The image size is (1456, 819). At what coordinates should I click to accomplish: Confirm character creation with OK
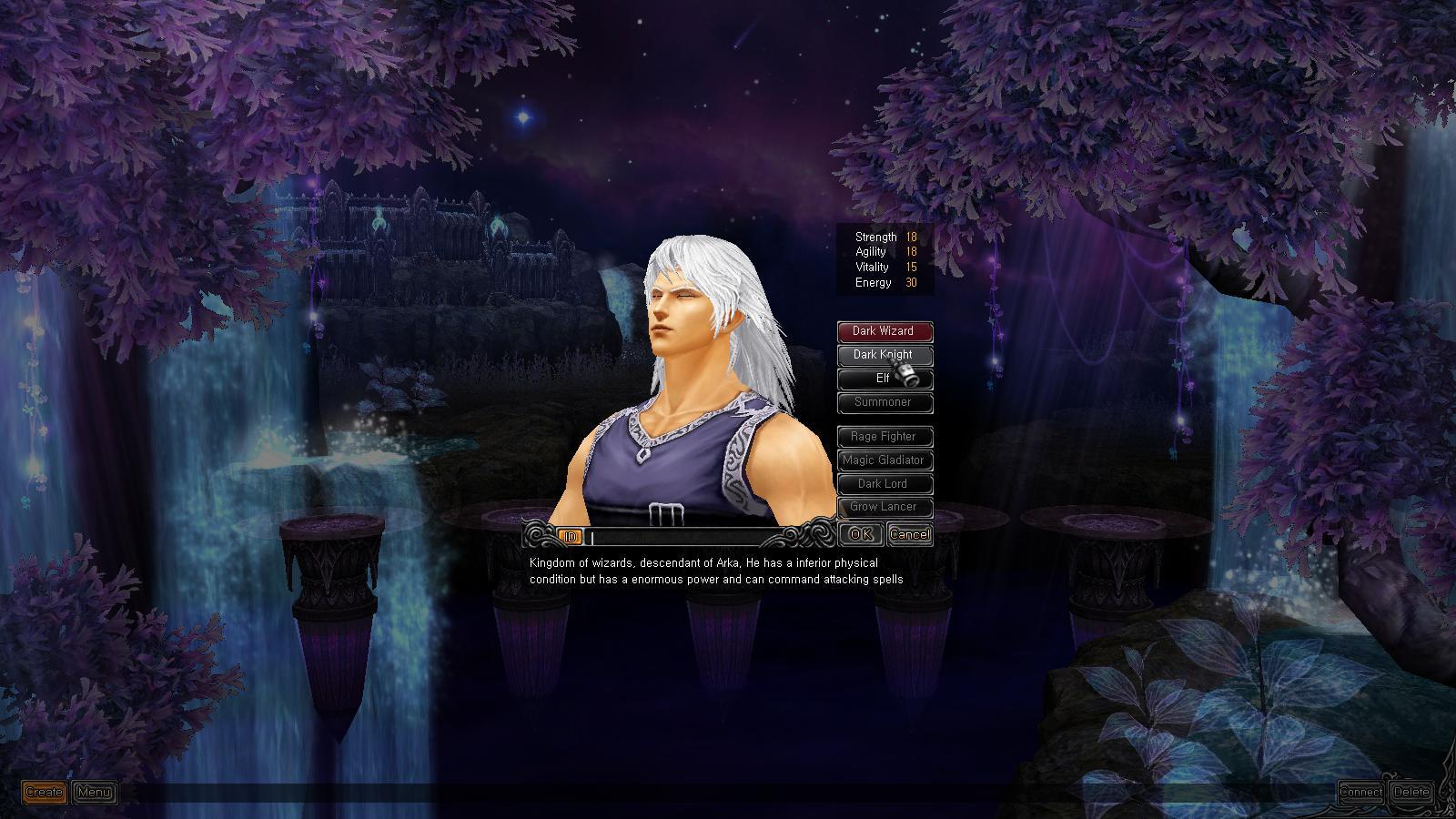(859, 534)
